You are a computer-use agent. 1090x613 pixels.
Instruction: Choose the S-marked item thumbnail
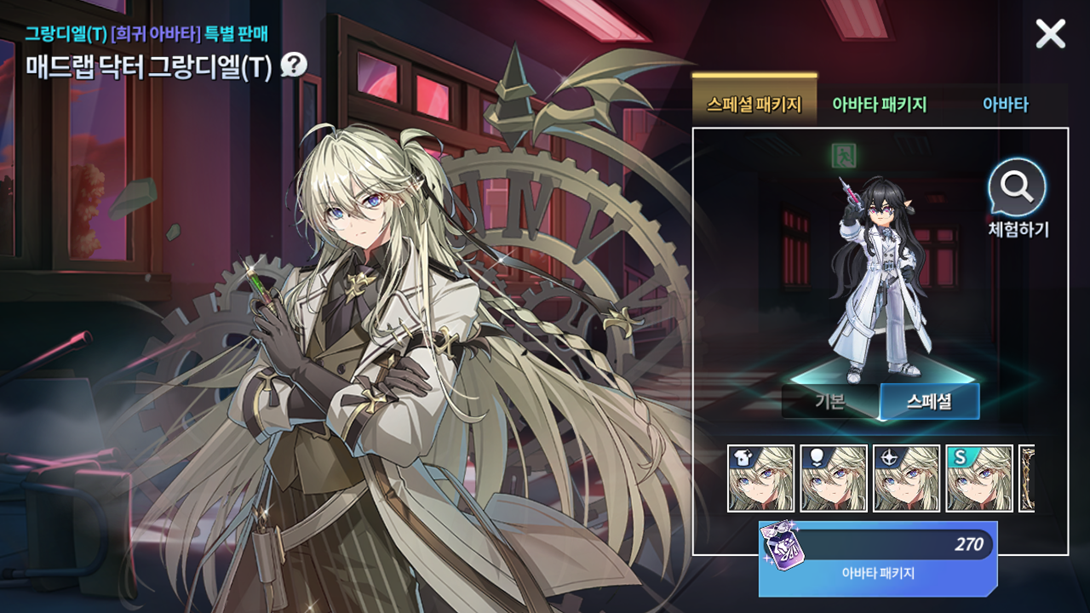point(979,479)
